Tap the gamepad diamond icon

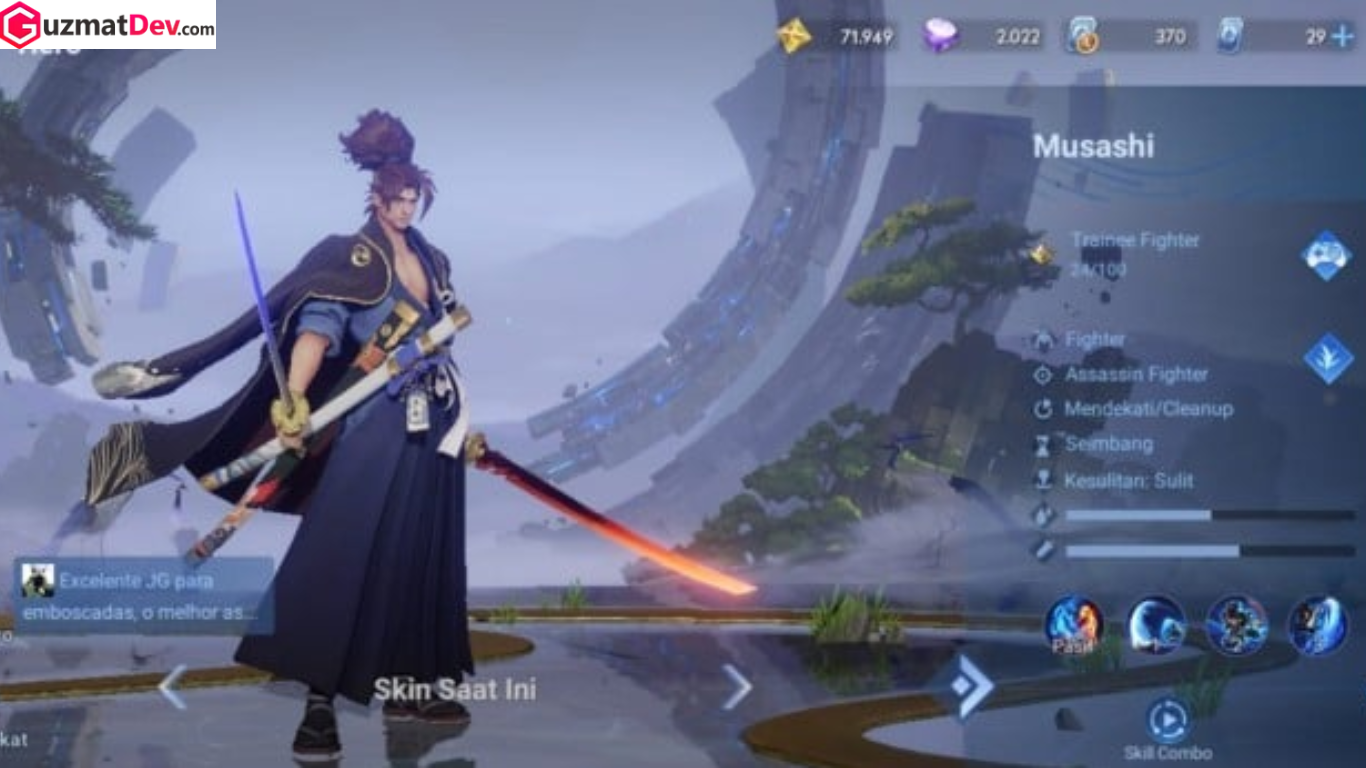pos(1326,254)
